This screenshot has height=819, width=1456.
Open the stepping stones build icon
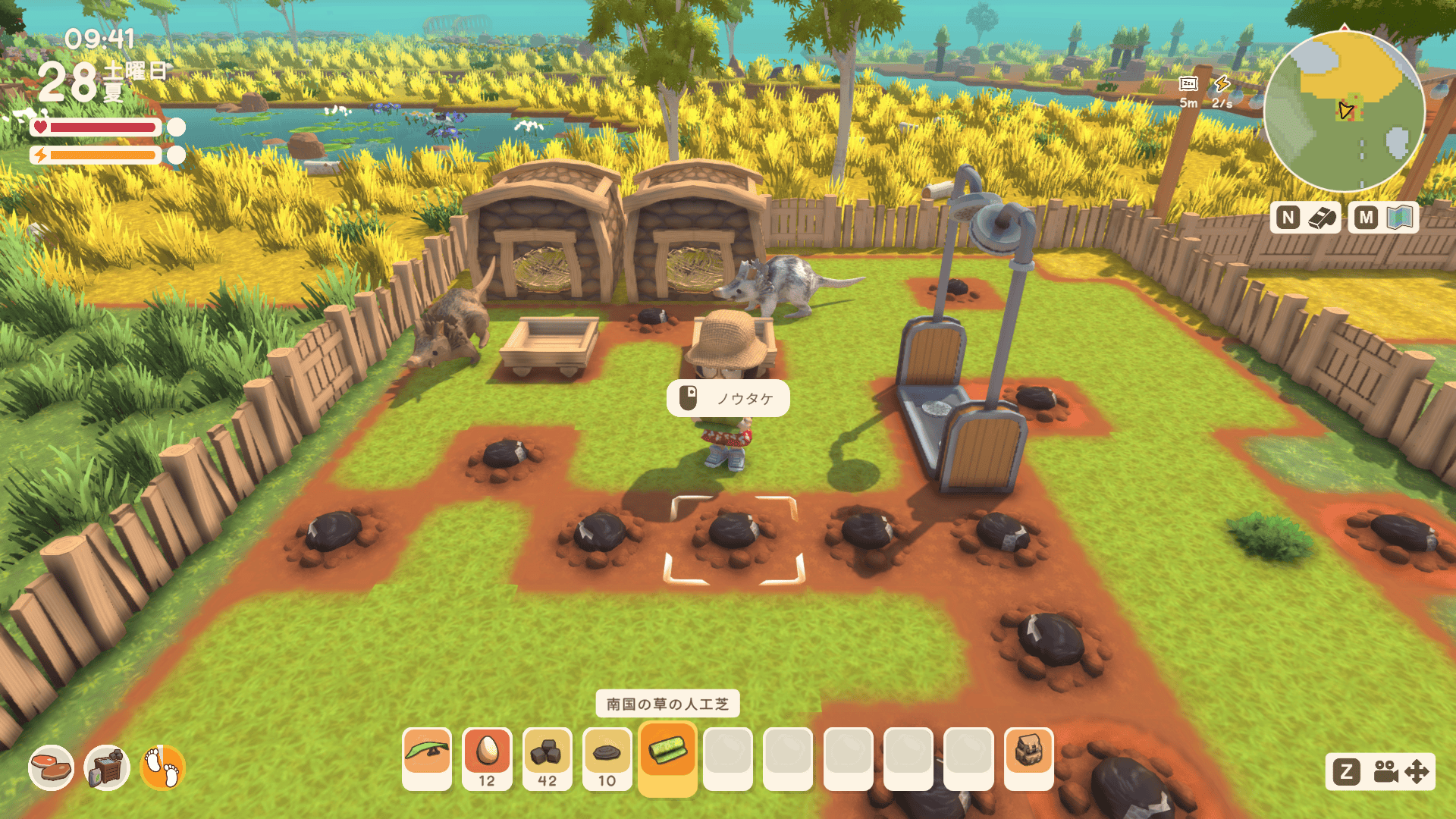pyautogui.click(x=51, y=767)
